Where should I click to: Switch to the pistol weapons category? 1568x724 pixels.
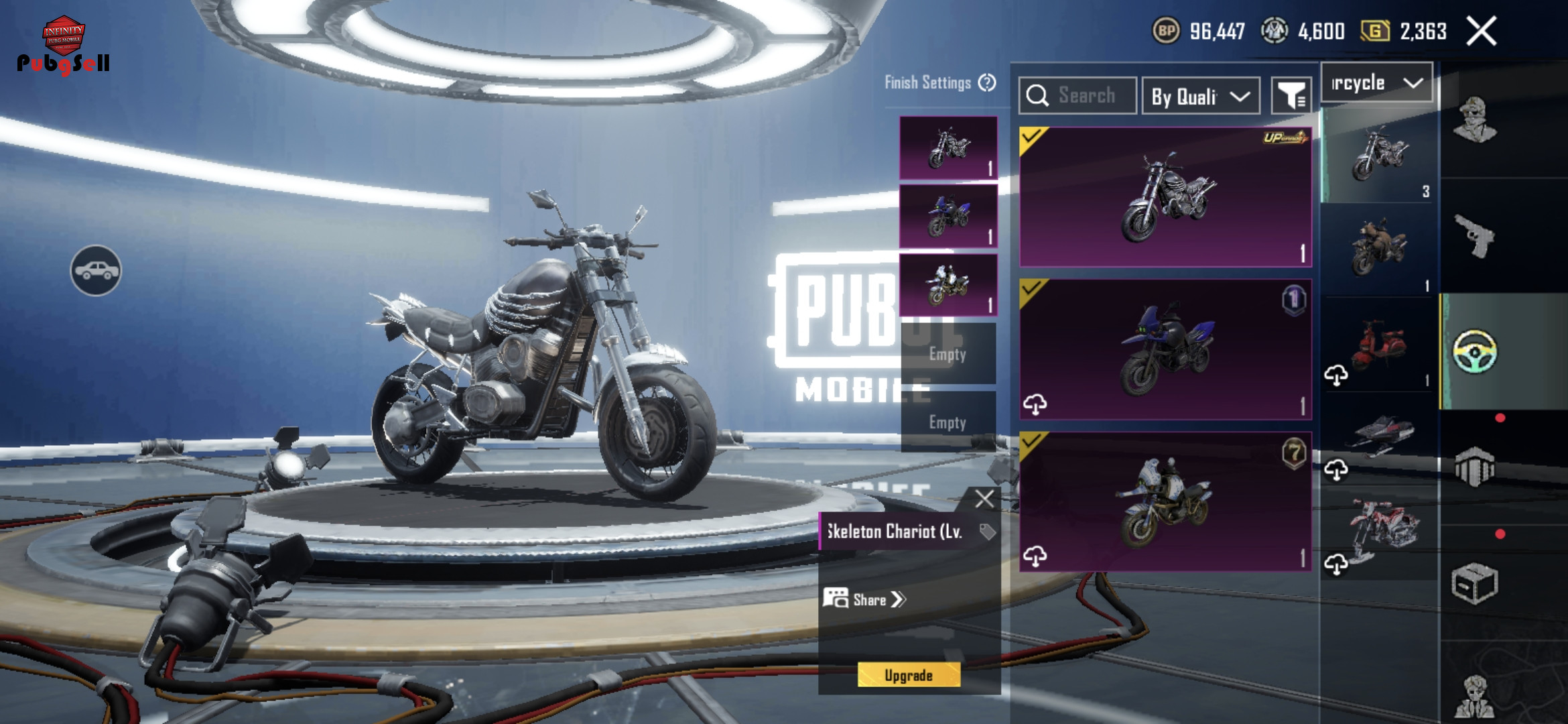pos(1474,236)
